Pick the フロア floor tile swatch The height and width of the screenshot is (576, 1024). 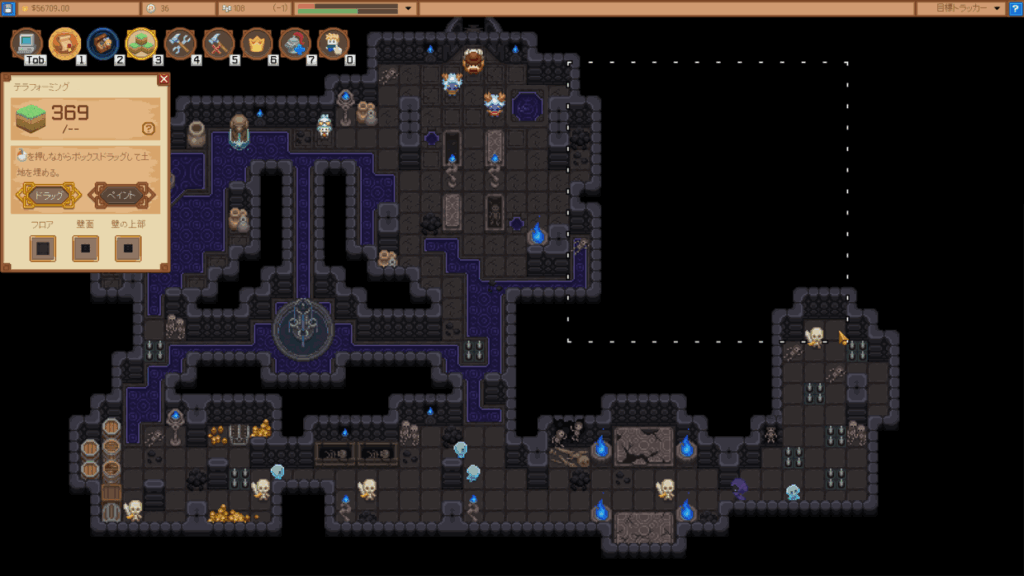pyautogui.click(x=42, y=248)
